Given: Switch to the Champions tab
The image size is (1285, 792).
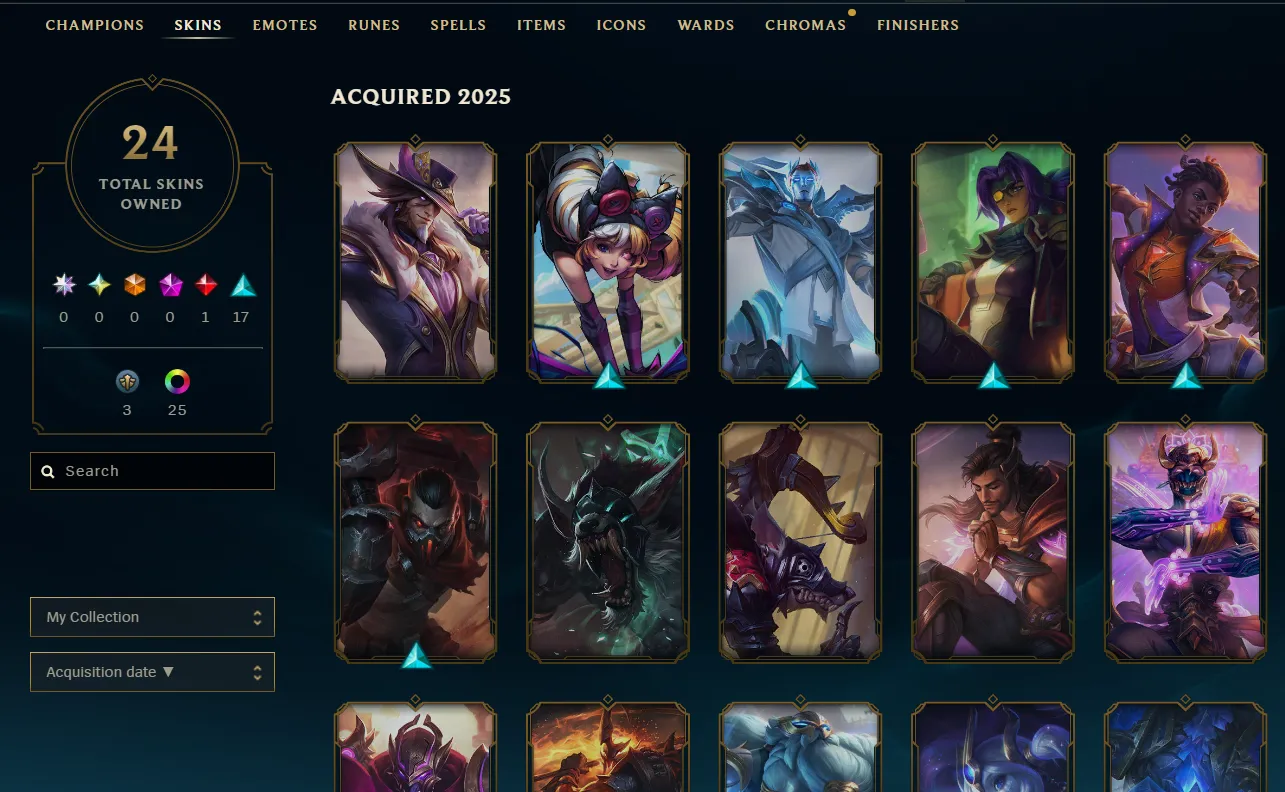Looking at the screenshot, I should (x=95, y=25).
